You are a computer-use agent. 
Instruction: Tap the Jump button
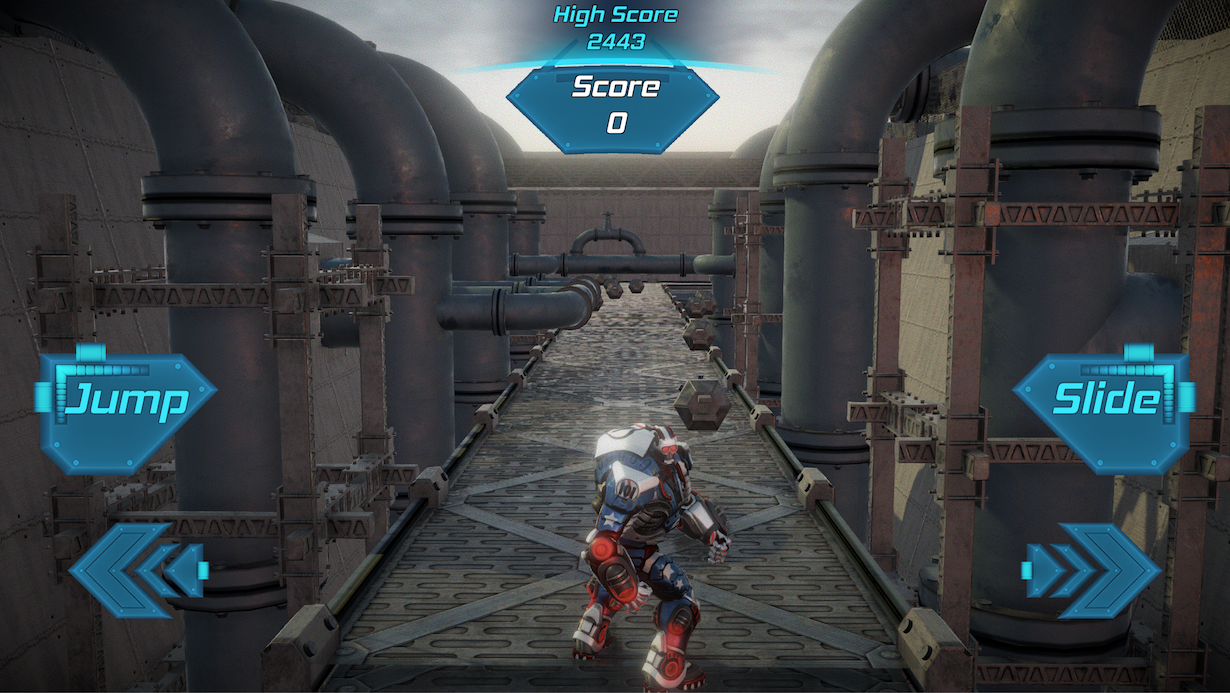(x=126, y=402)
